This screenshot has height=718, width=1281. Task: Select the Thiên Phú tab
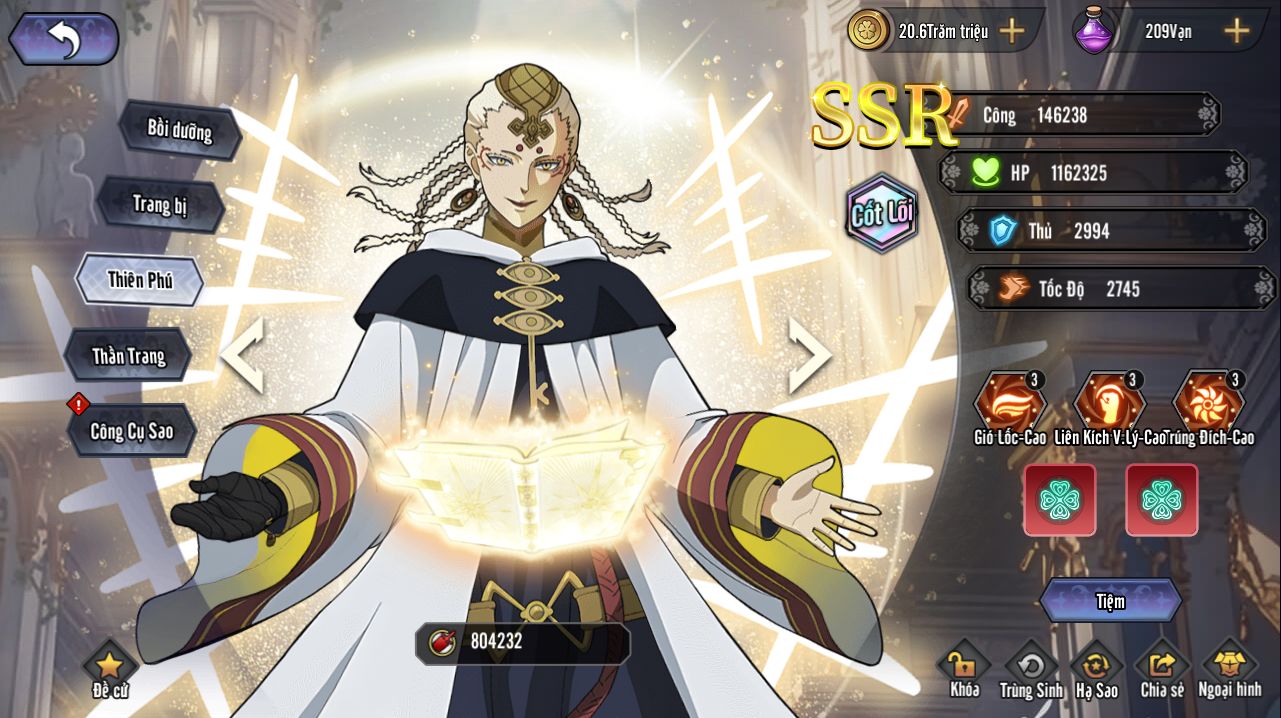click(x=140, y=280)
